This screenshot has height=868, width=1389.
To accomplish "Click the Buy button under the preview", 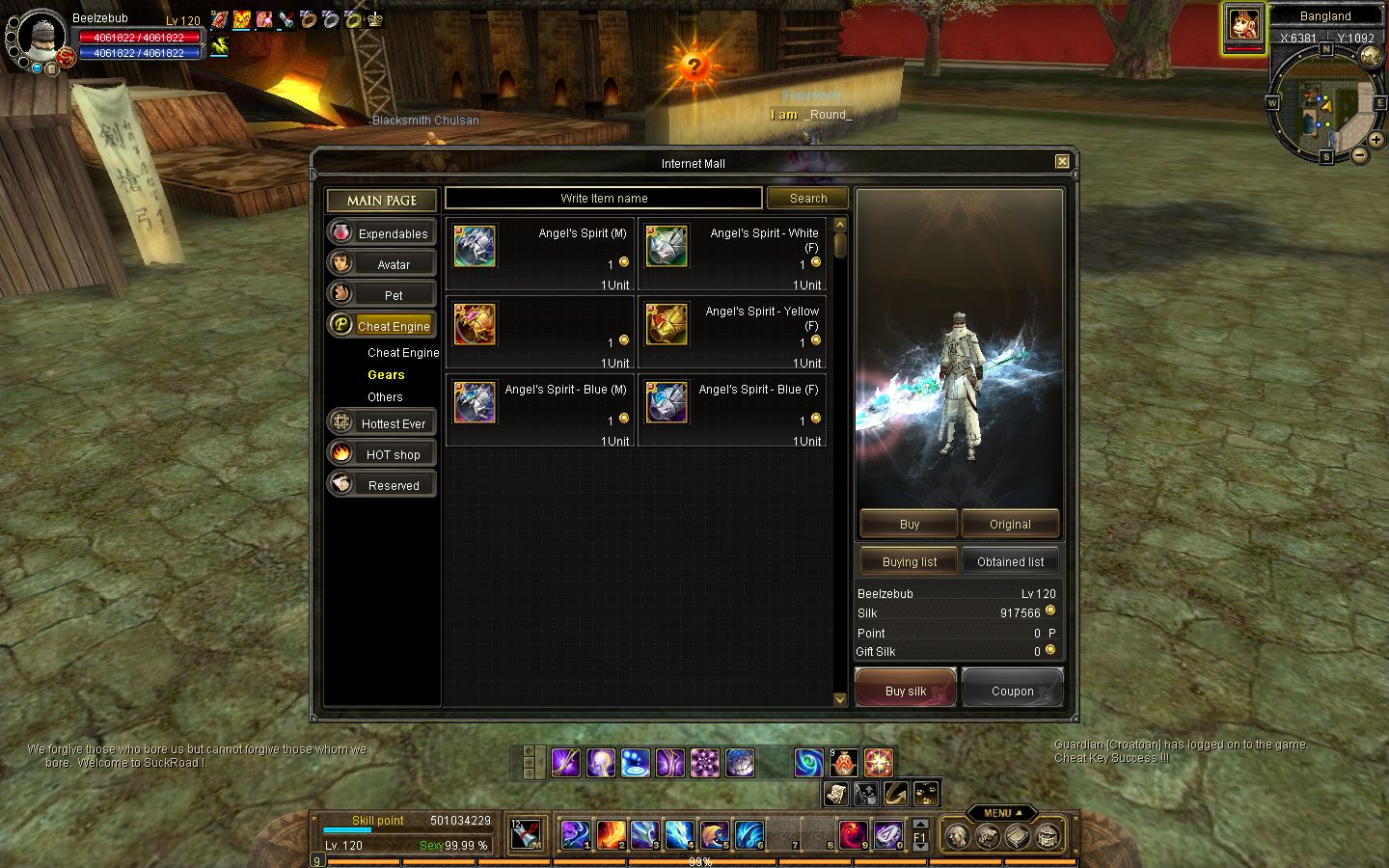I will click(x=909, y=525).
